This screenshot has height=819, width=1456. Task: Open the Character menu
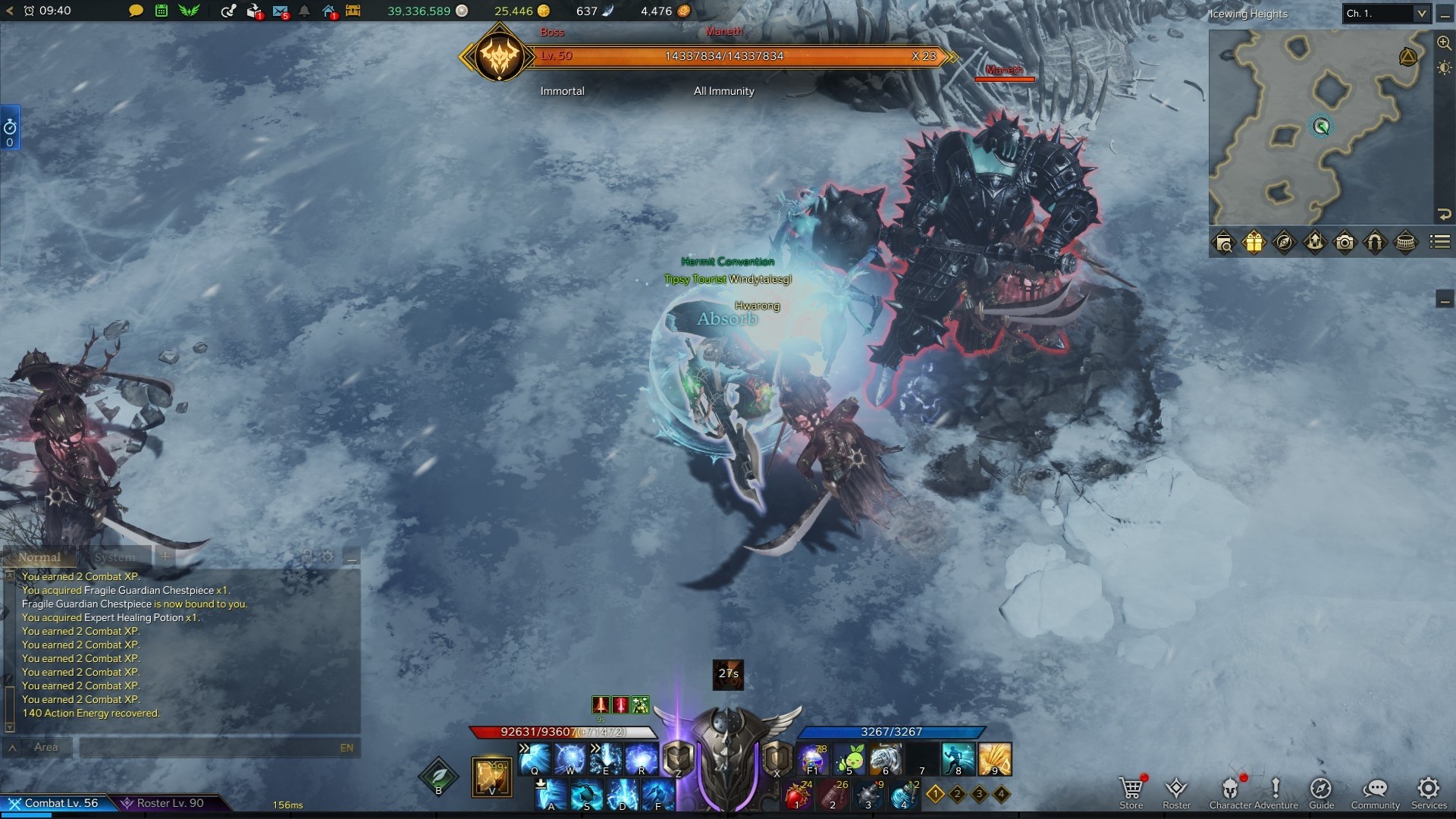1230,789
